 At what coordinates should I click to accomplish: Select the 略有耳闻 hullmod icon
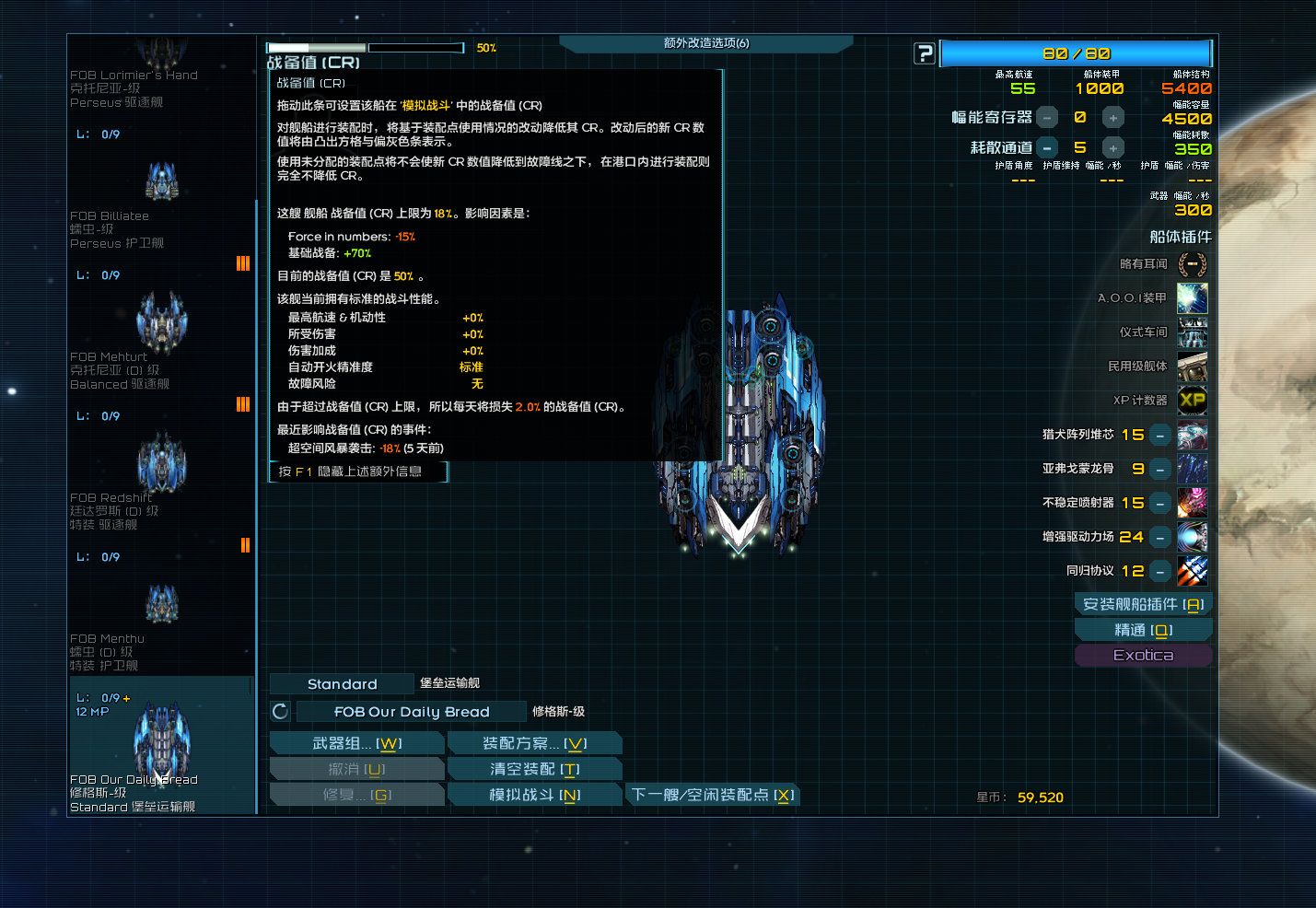[x=1192, y=264]
